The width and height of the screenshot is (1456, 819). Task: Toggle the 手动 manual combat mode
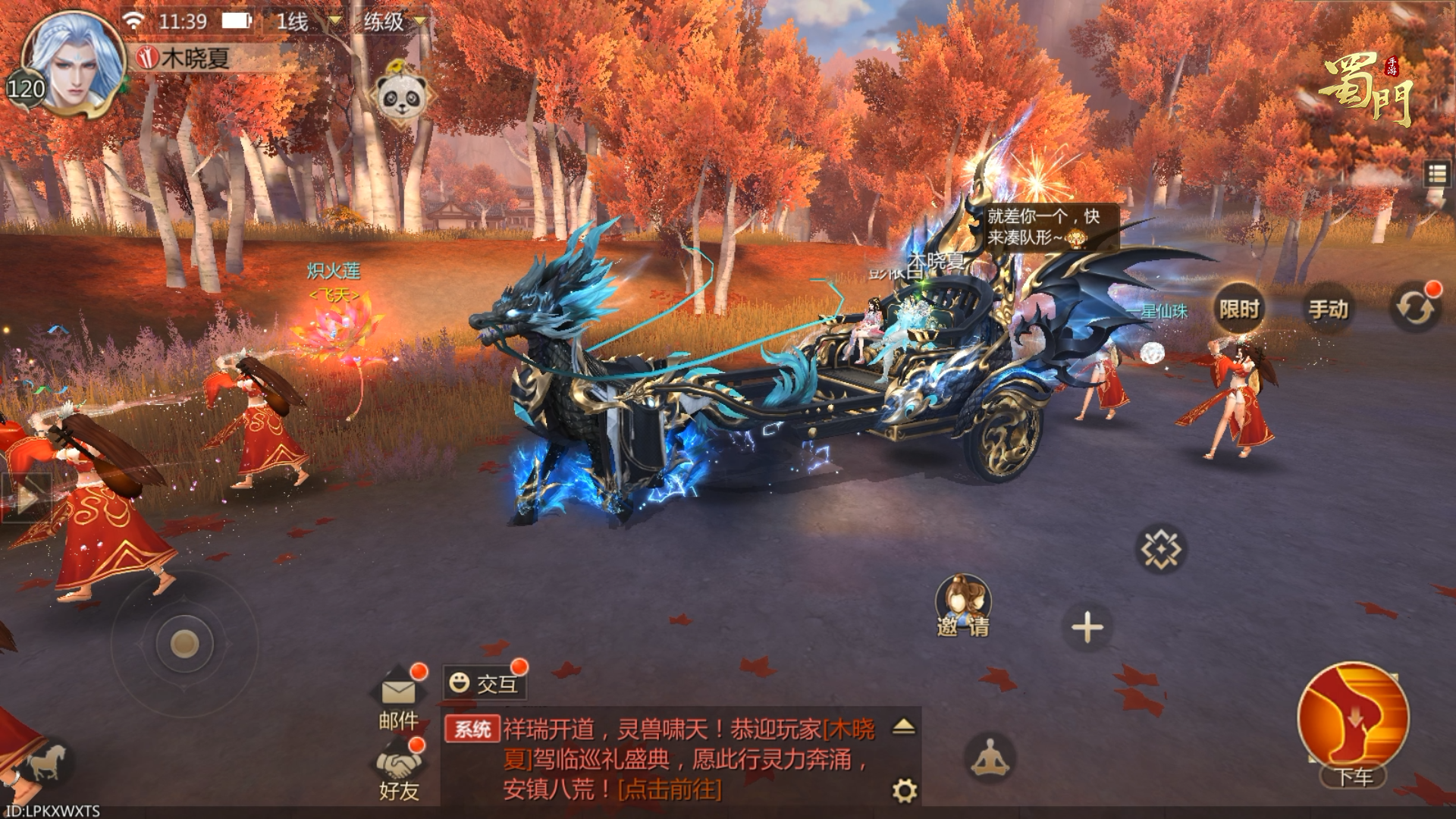click(1328, 309)
